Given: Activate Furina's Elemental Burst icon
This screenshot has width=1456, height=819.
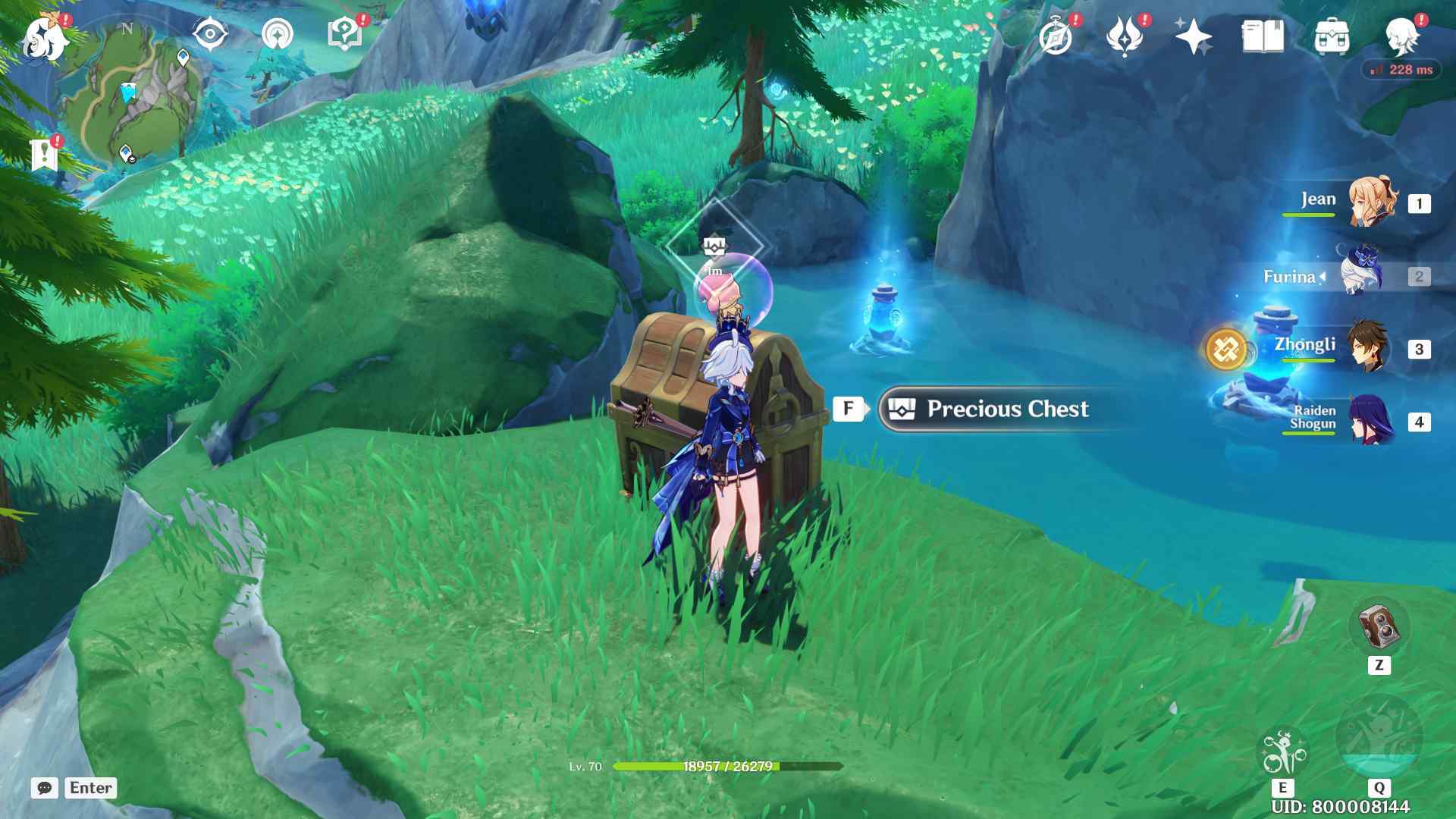Looking at the screenshot, I should [x=1379, y=736].
